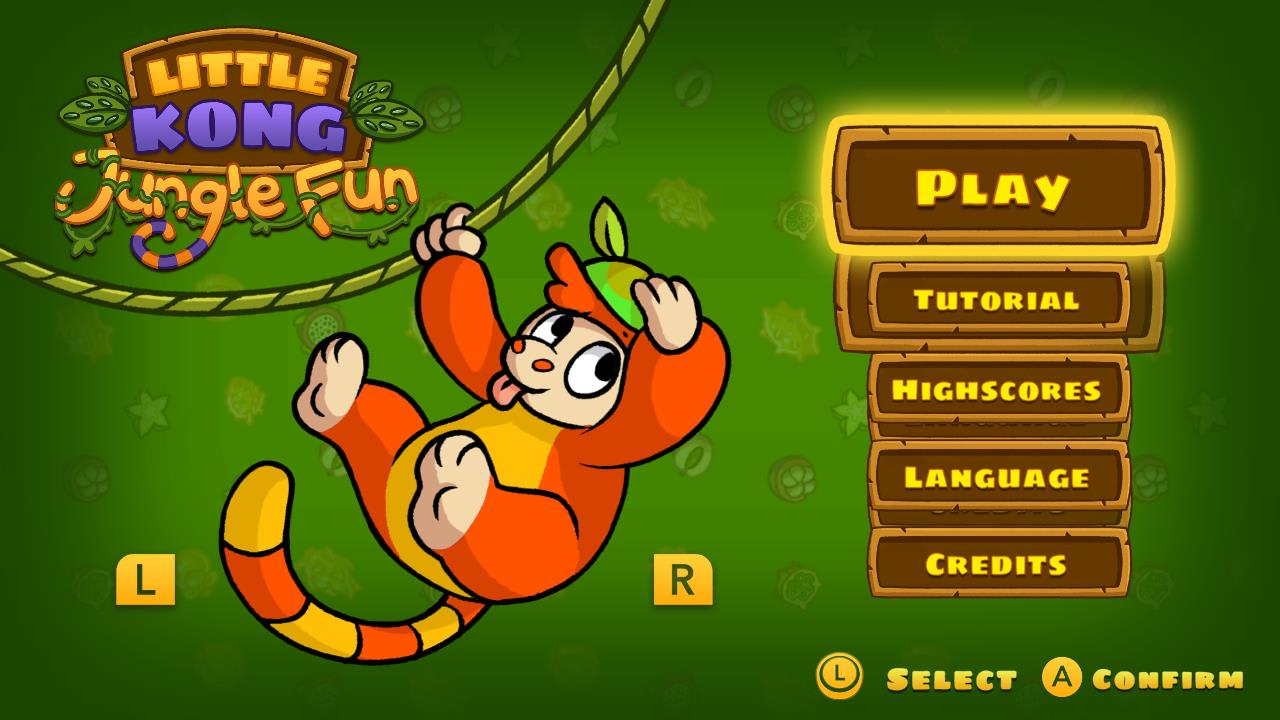Open the Language selection menu
The height and width of the screenshot is (720, 1280).
tap(997, 478)
